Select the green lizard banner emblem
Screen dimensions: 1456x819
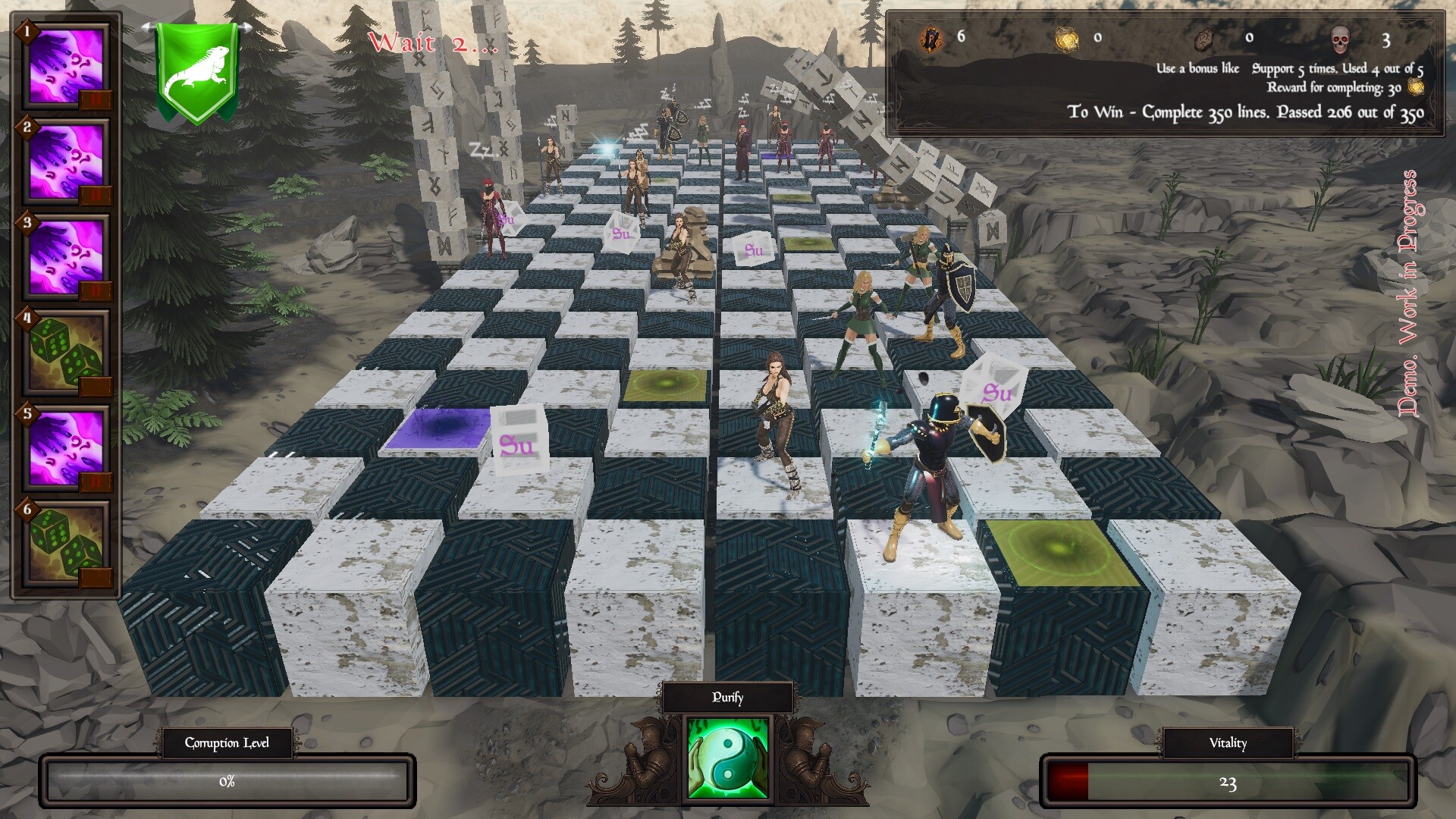point(197,64)
